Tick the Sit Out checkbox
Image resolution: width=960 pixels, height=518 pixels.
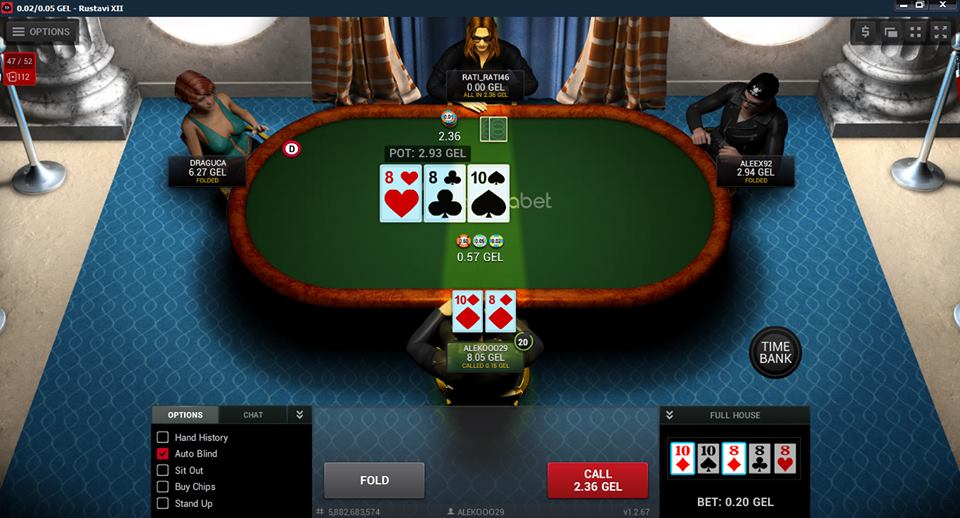(x=163, y=470)
